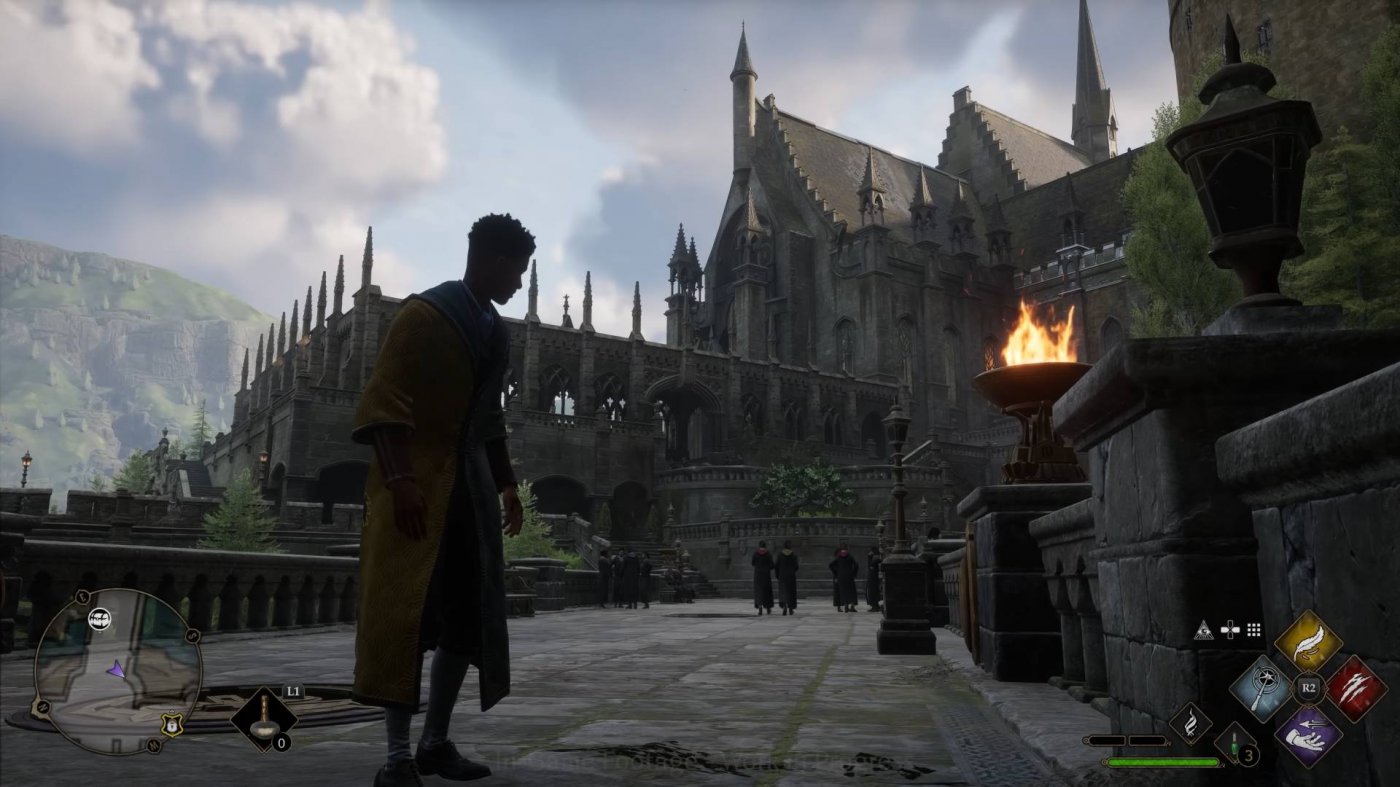Screen dimensions: 1400x787
Task: Click the potion count badge showing 3
Action: coord(1248,754)
